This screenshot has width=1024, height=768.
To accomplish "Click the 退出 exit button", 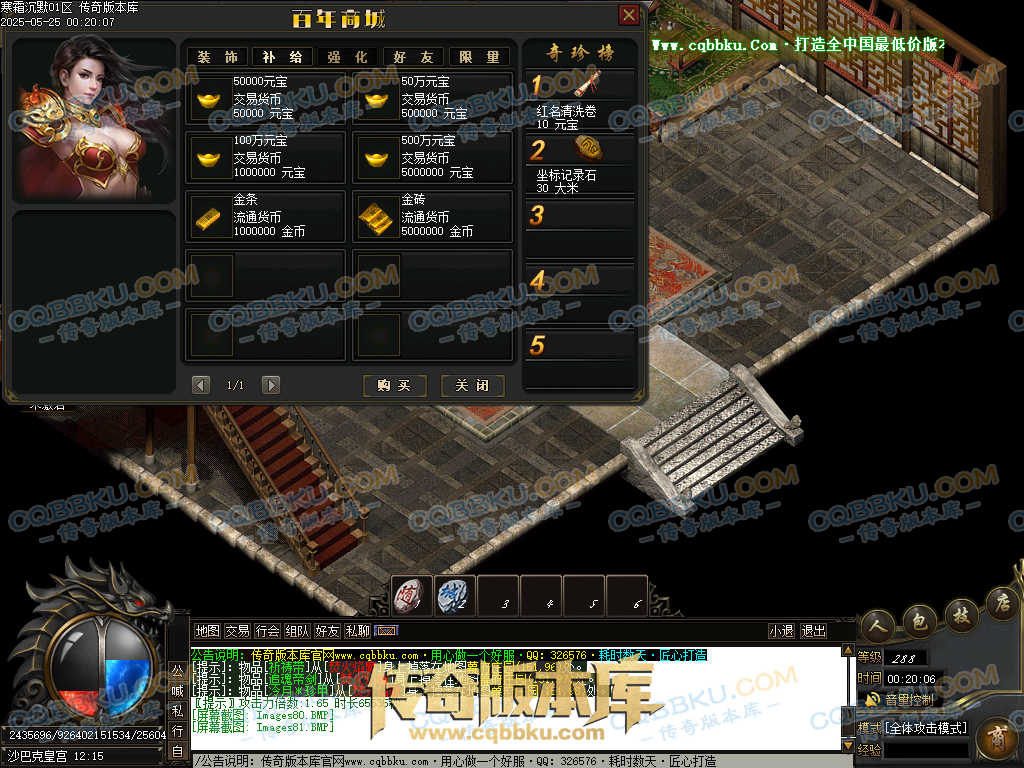I will (x=814, y=631).
